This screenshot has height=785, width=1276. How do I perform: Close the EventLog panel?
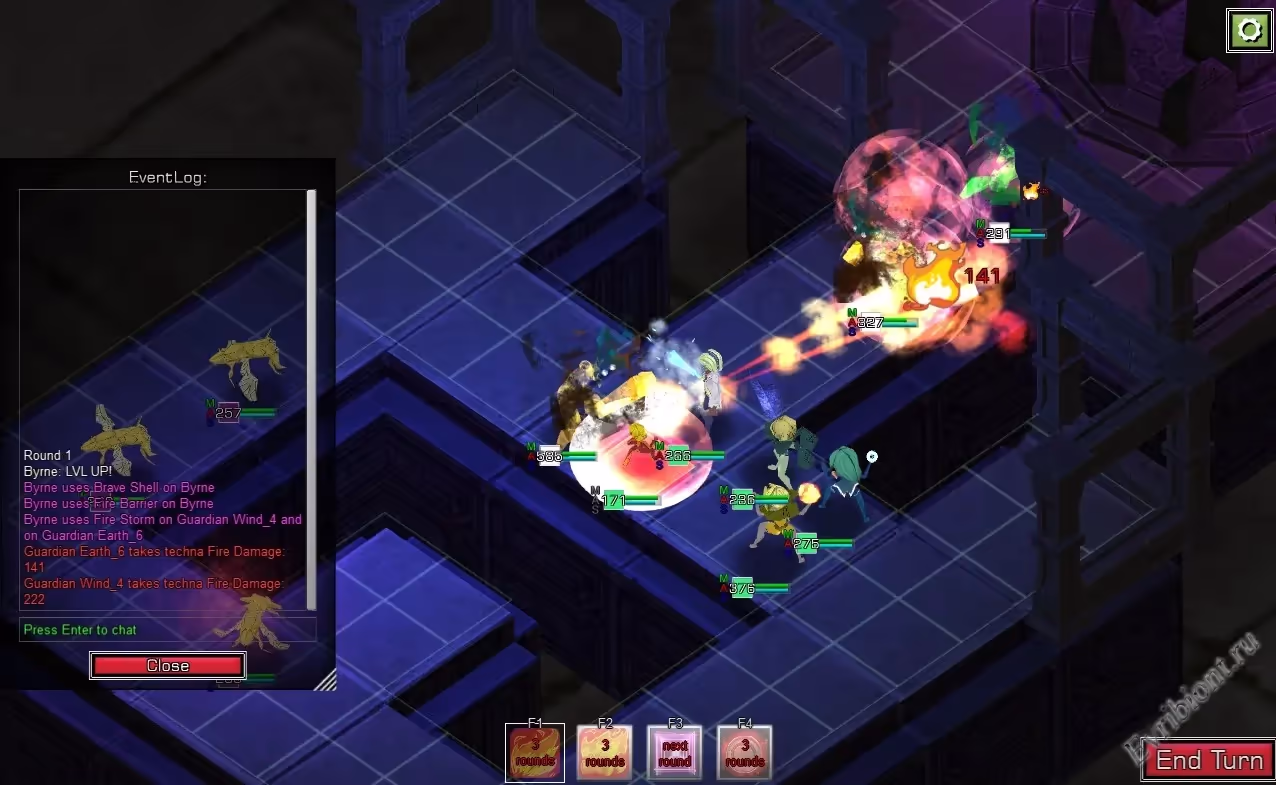167,666
